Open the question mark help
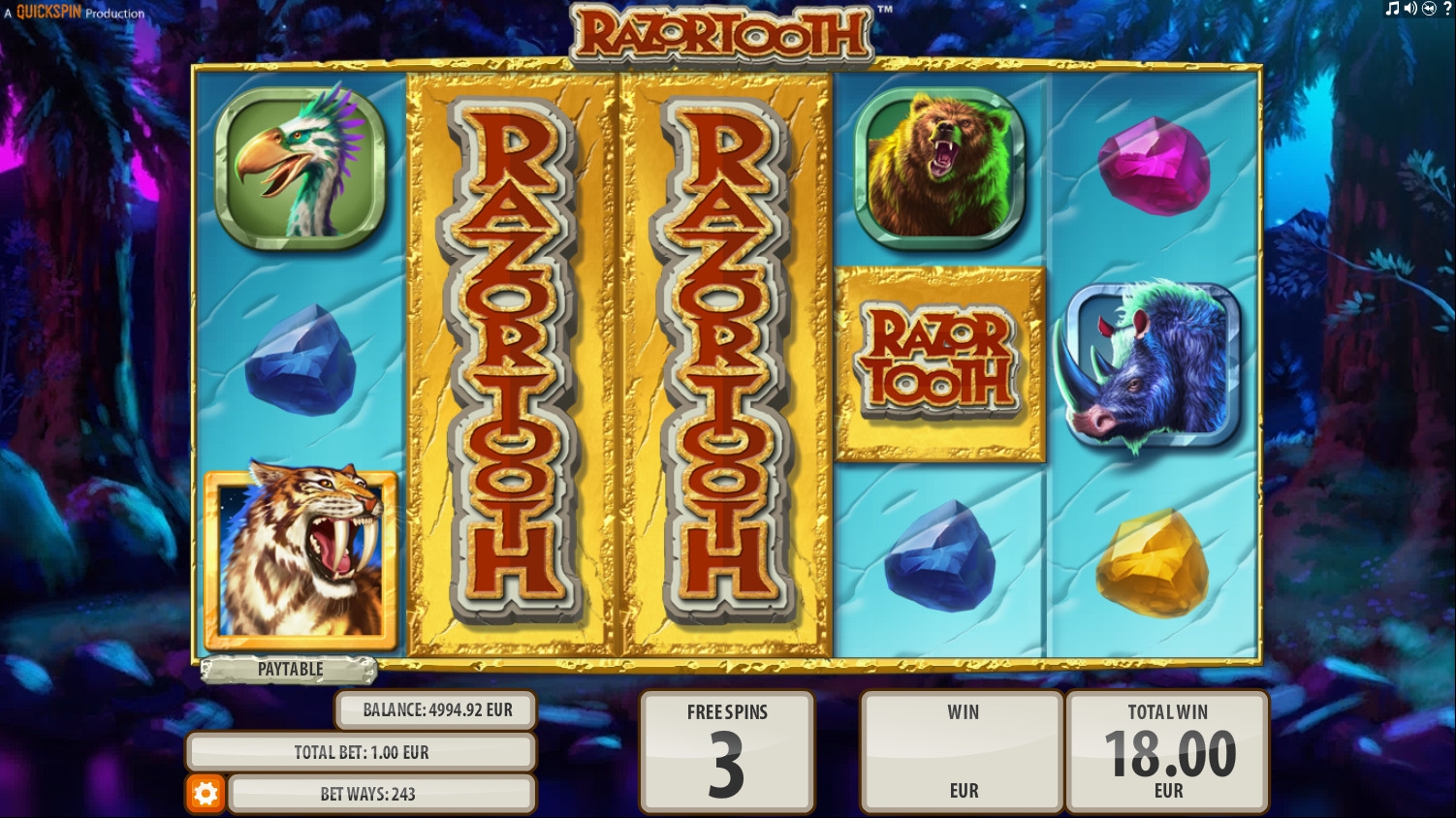Screen dimensions: 1456x818 point(1446,9)
